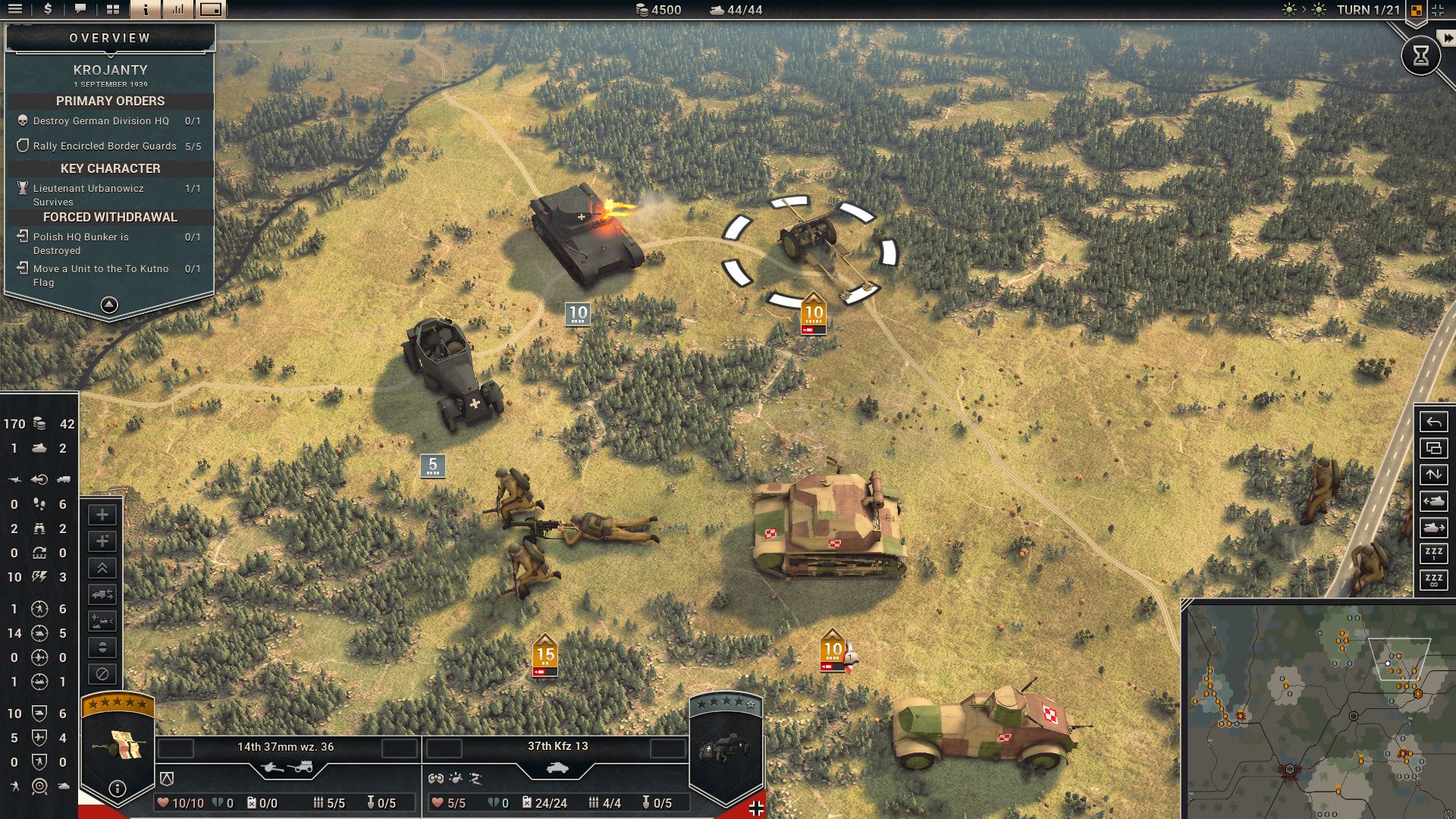Toggle transport mode for the unit
This screenshot has width=1456, height=819.
pyautogui.click(x=102, y=594)
